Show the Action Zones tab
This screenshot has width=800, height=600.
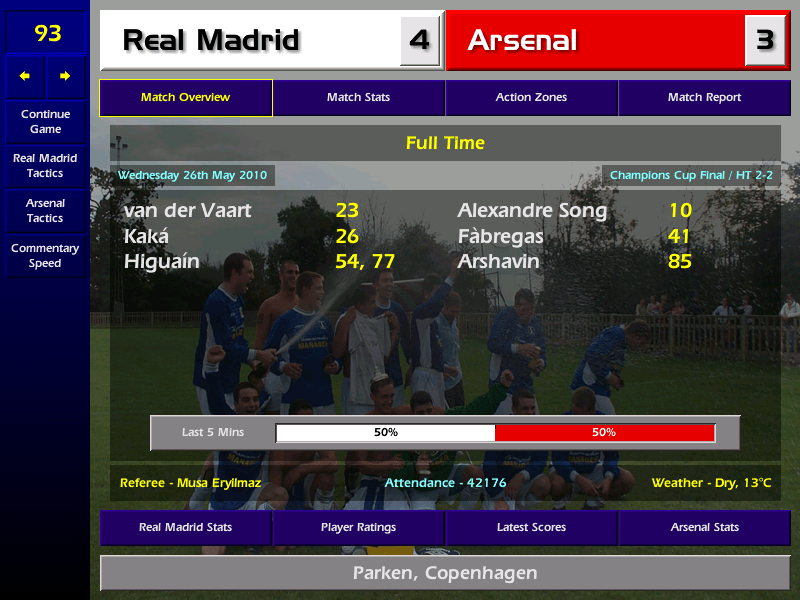click(531, 98)
